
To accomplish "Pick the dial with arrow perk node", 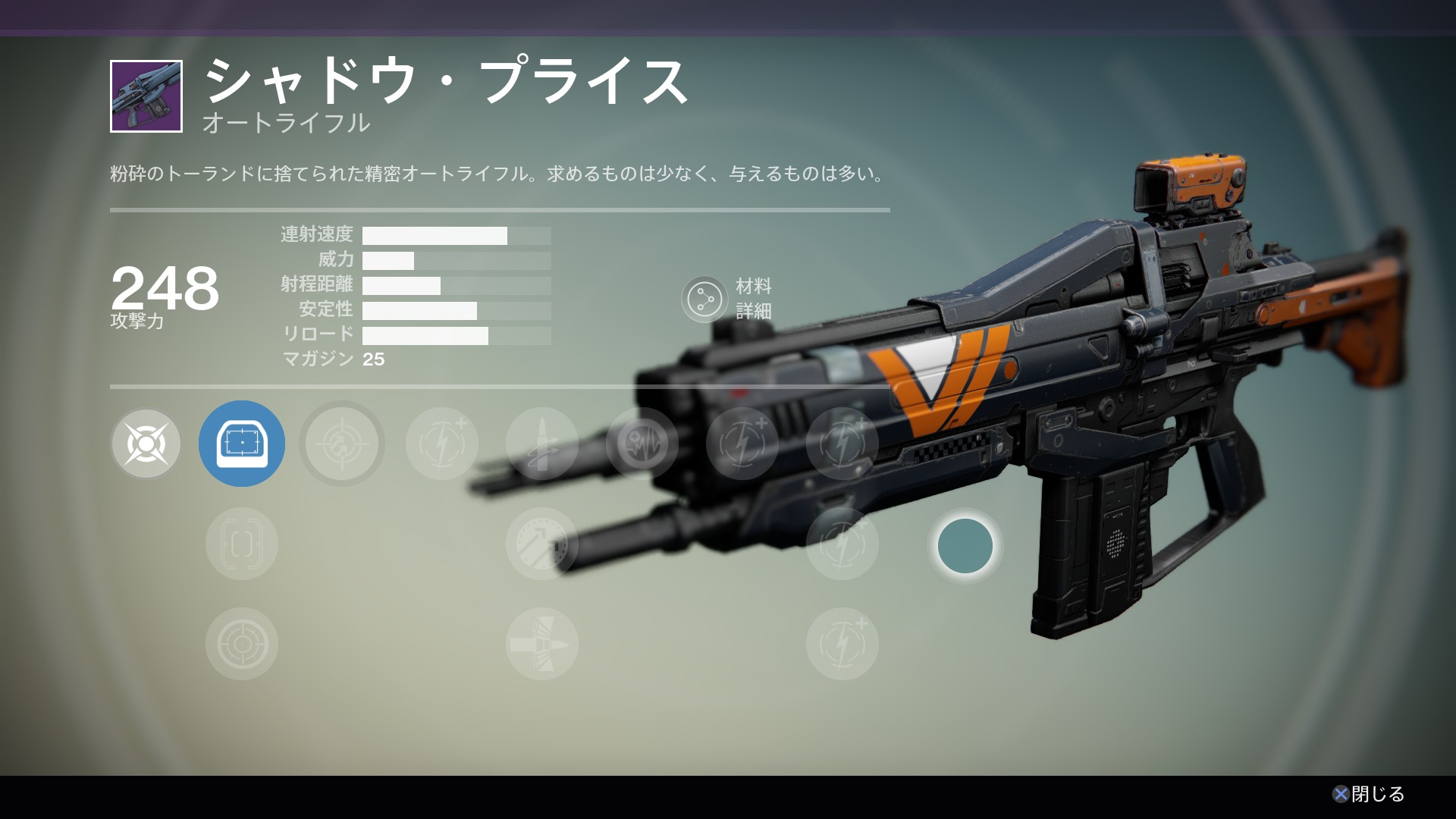I will click(x=541, y=544).
